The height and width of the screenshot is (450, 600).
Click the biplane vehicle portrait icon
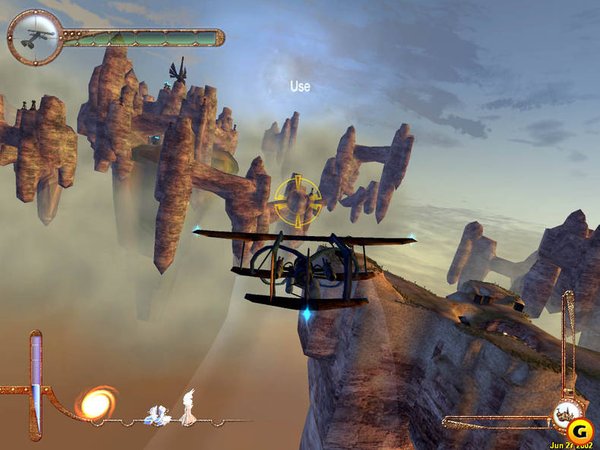tap(35, 37)
